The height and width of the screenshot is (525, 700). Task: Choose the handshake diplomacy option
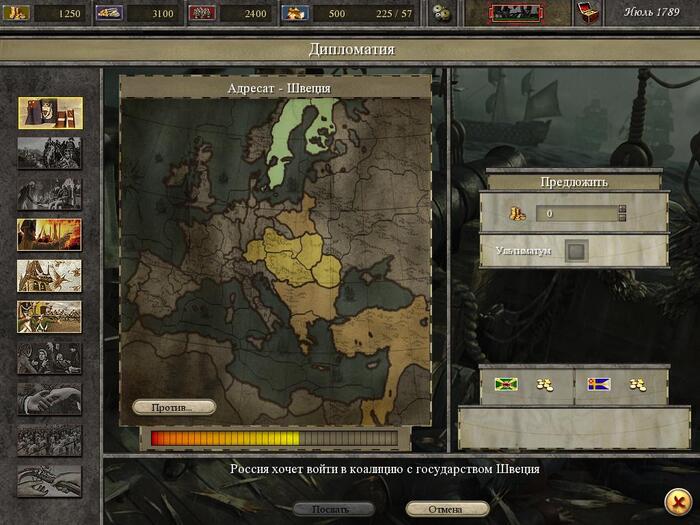tap(50, 399)
